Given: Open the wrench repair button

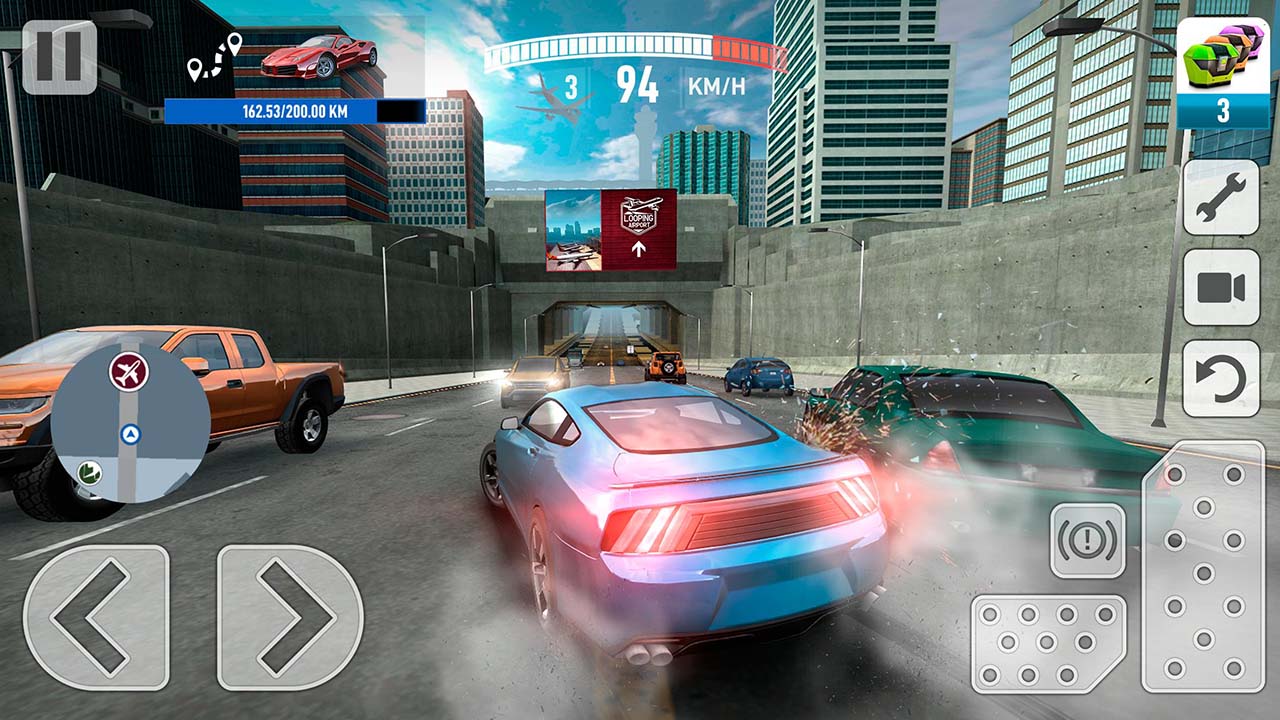Looking at the screenshot, I should click(1221, 197).
